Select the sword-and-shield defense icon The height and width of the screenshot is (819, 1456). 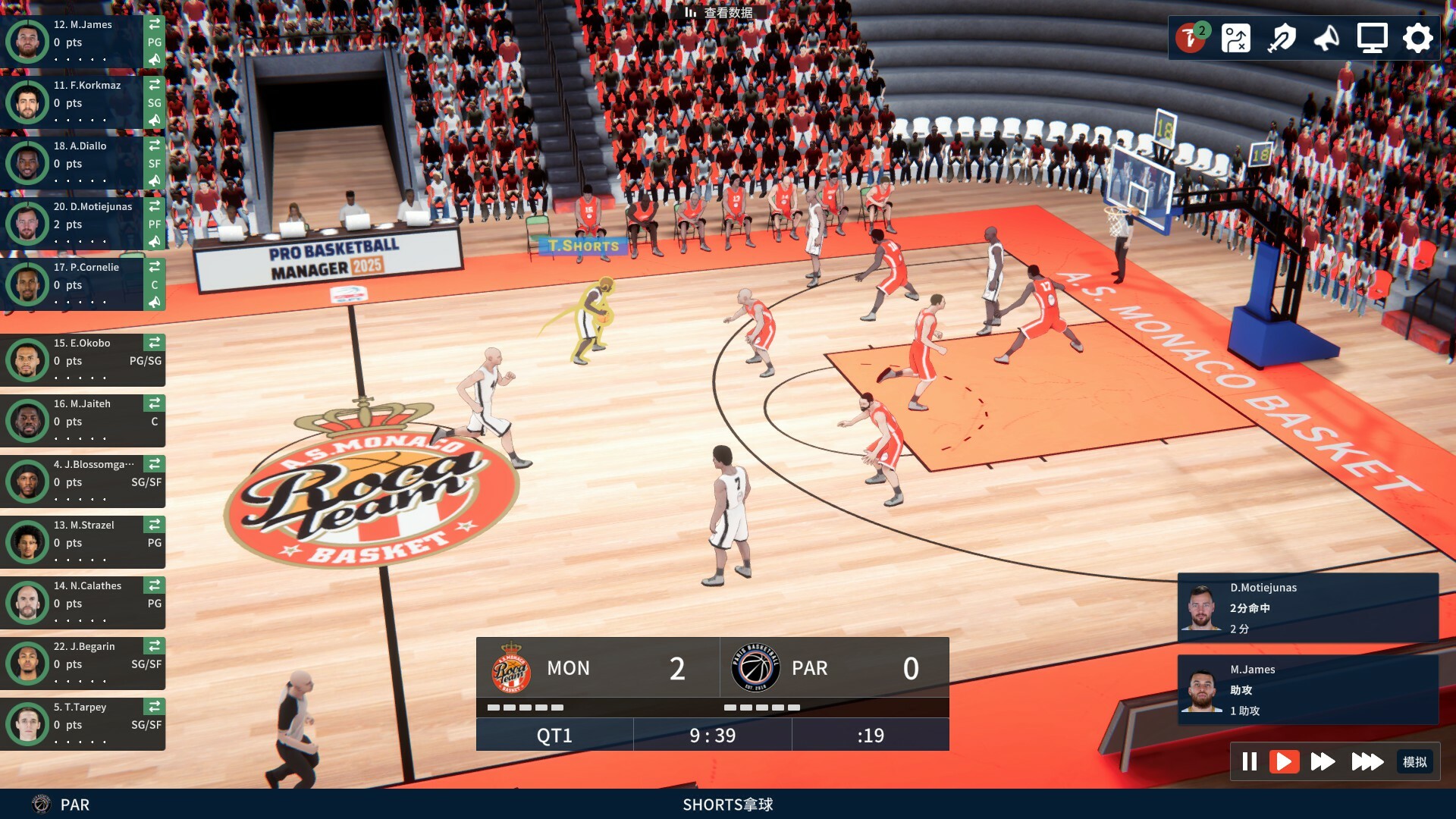pos(1283,38)
